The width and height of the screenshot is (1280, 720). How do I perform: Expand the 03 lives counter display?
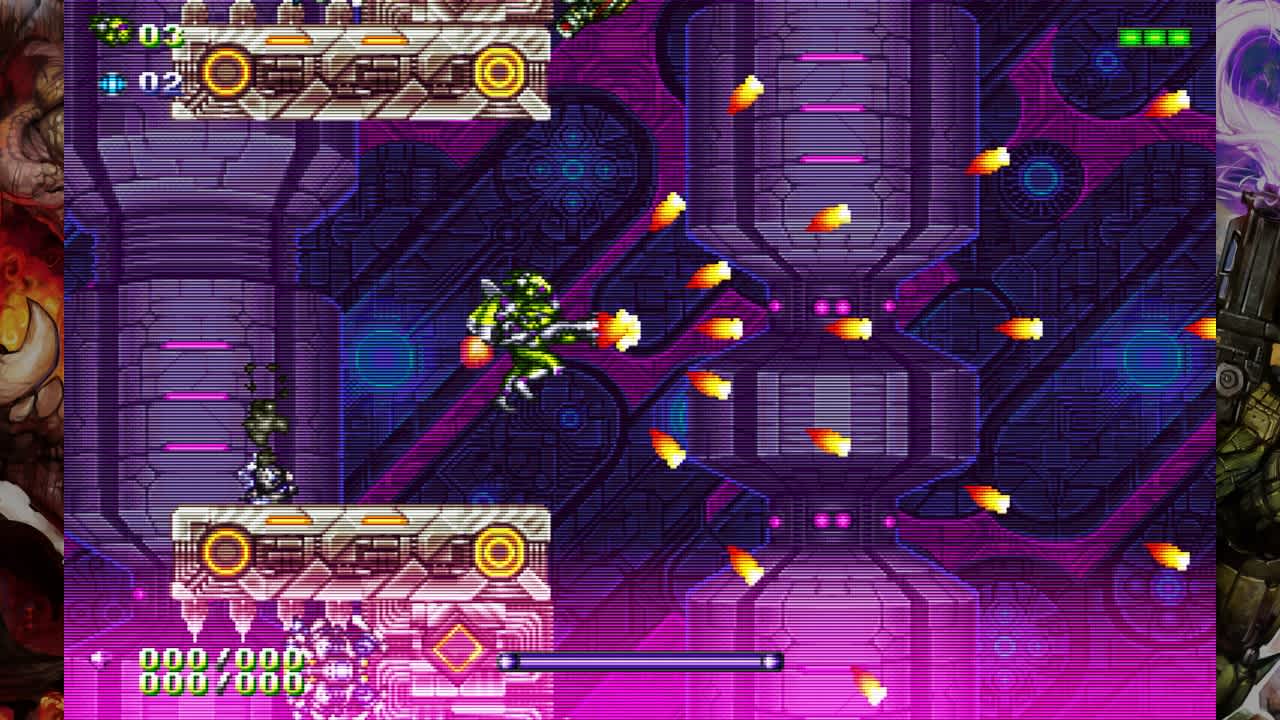(x=160, y=37)
